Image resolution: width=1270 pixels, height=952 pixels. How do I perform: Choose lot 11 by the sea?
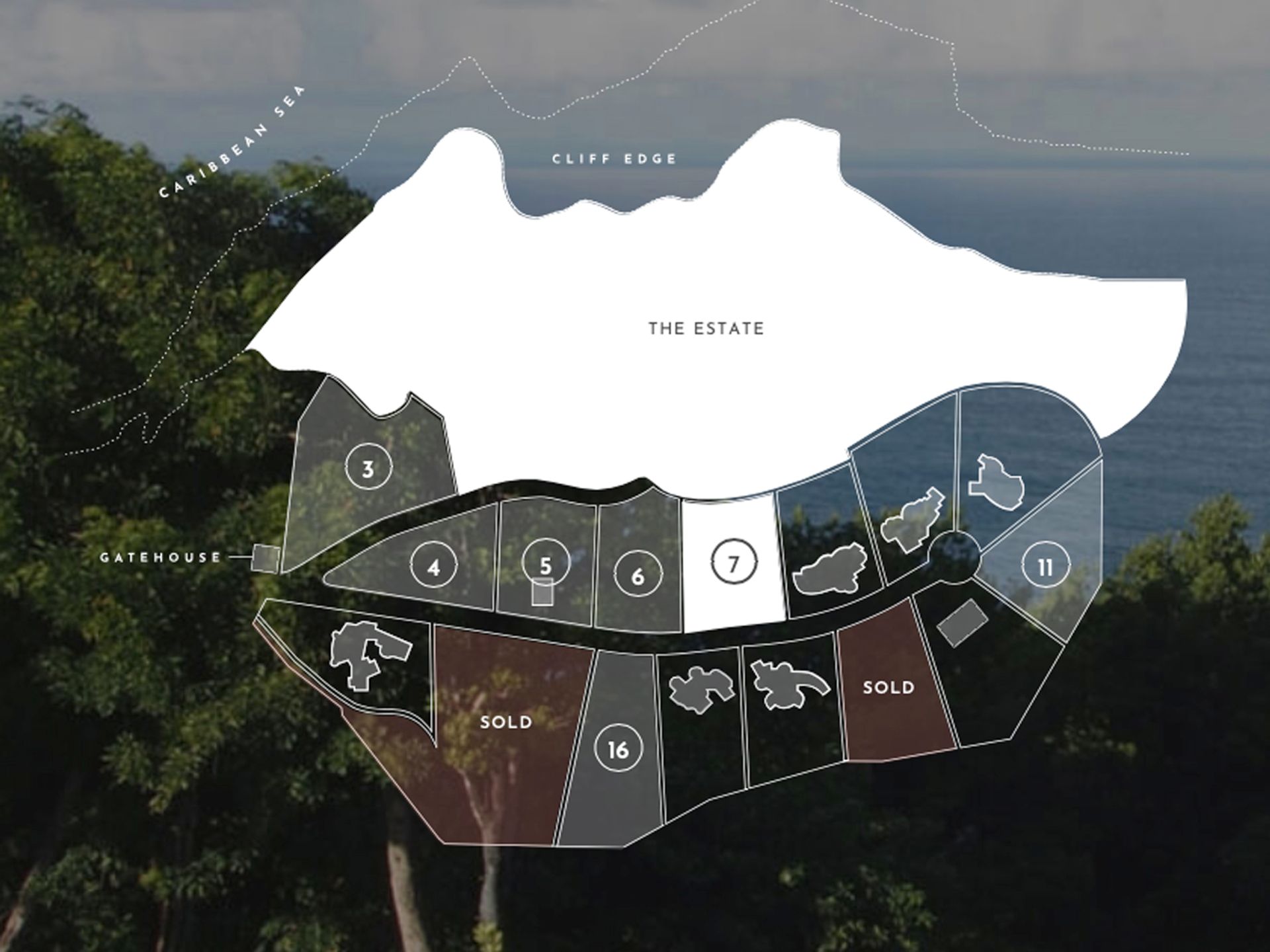point(1044,567)
